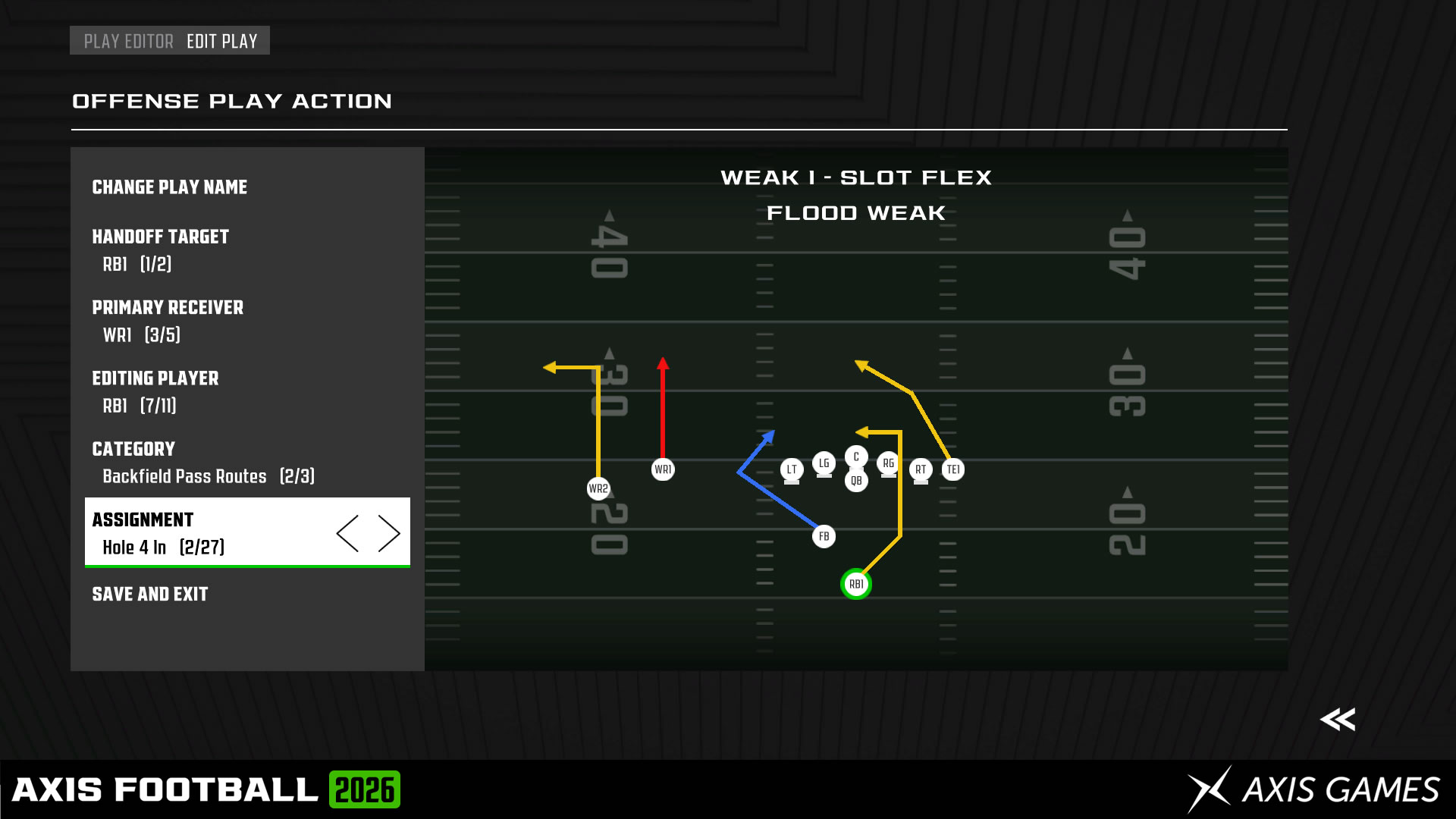1456x819 pixels.
Task: Select the Primary Receiver WR1 setting
Action: (168, 321)
